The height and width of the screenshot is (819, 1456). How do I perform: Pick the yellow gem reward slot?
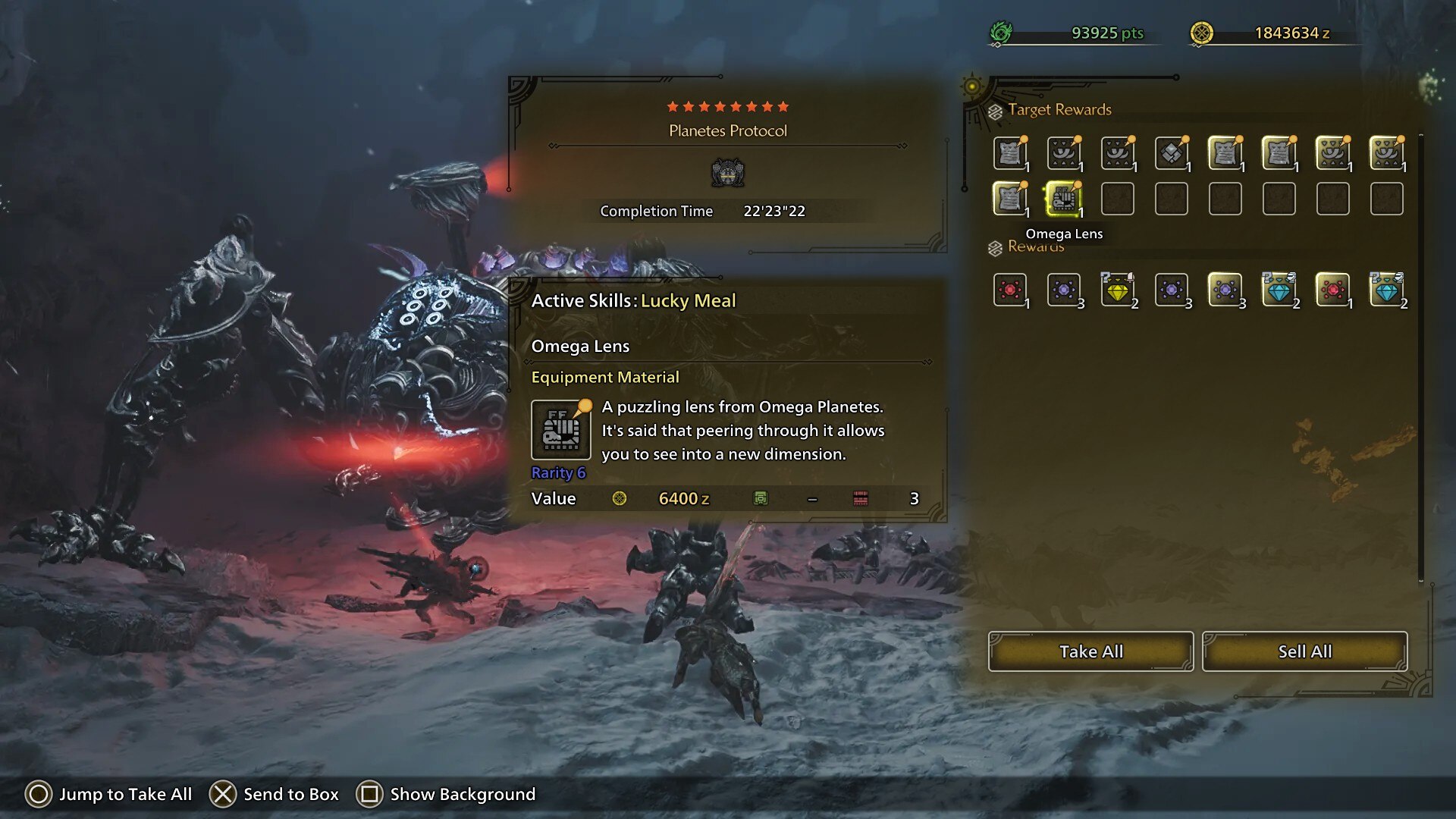click(x=1118, y=290)
